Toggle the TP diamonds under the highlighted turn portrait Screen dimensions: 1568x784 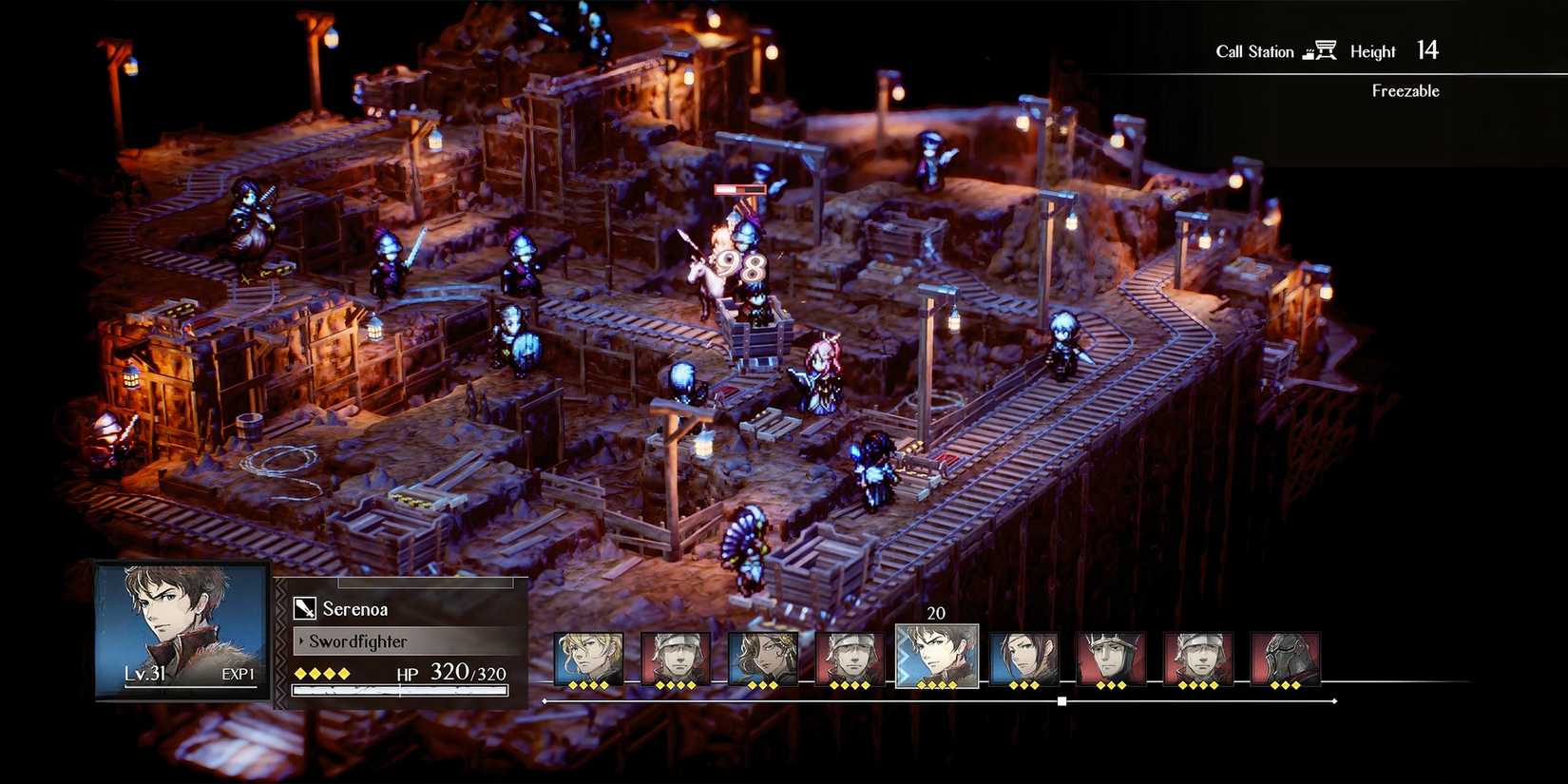pos(936,682)
